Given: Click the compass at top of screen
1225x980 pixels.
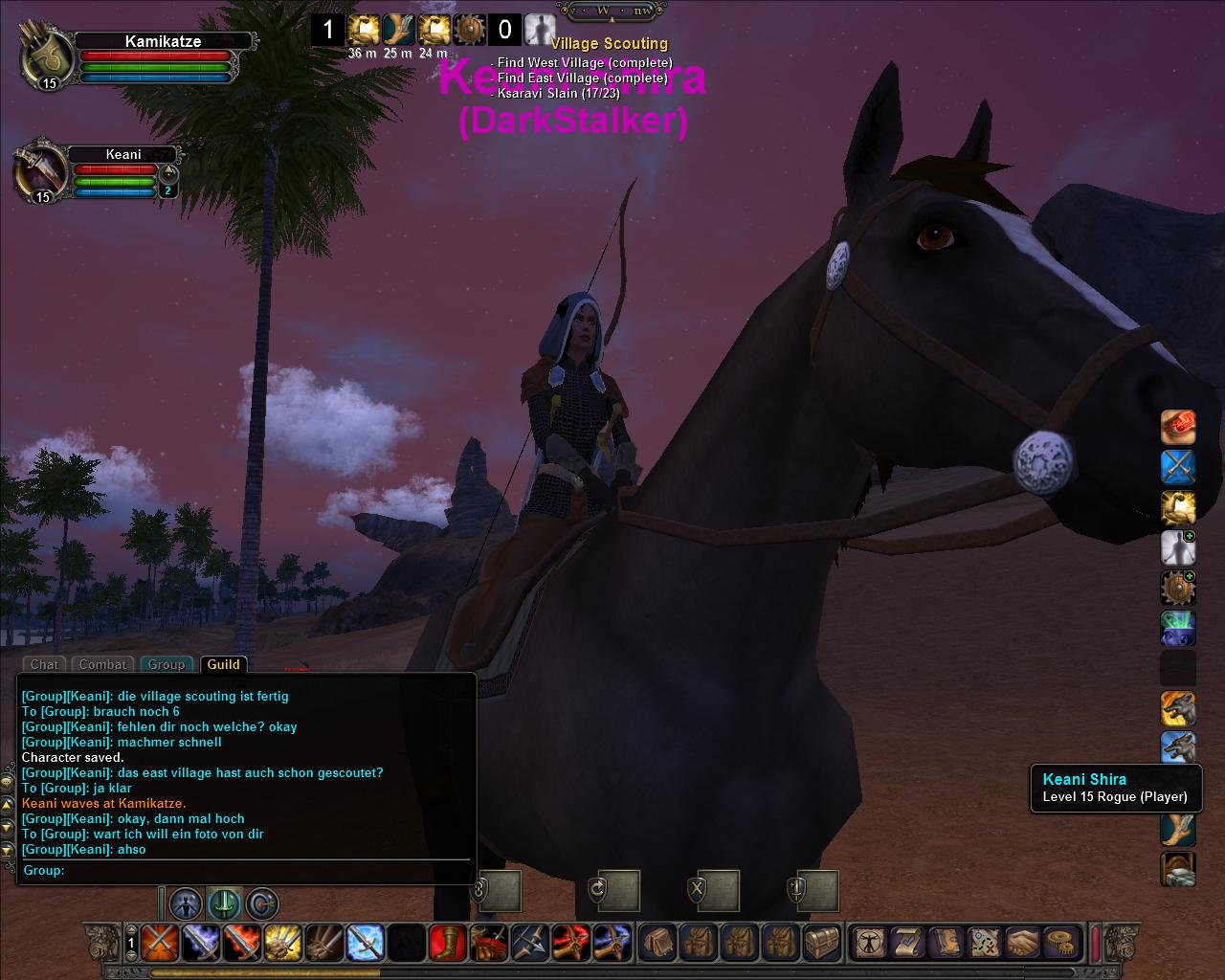Looking at the screenshot, I should click(609, 11).
